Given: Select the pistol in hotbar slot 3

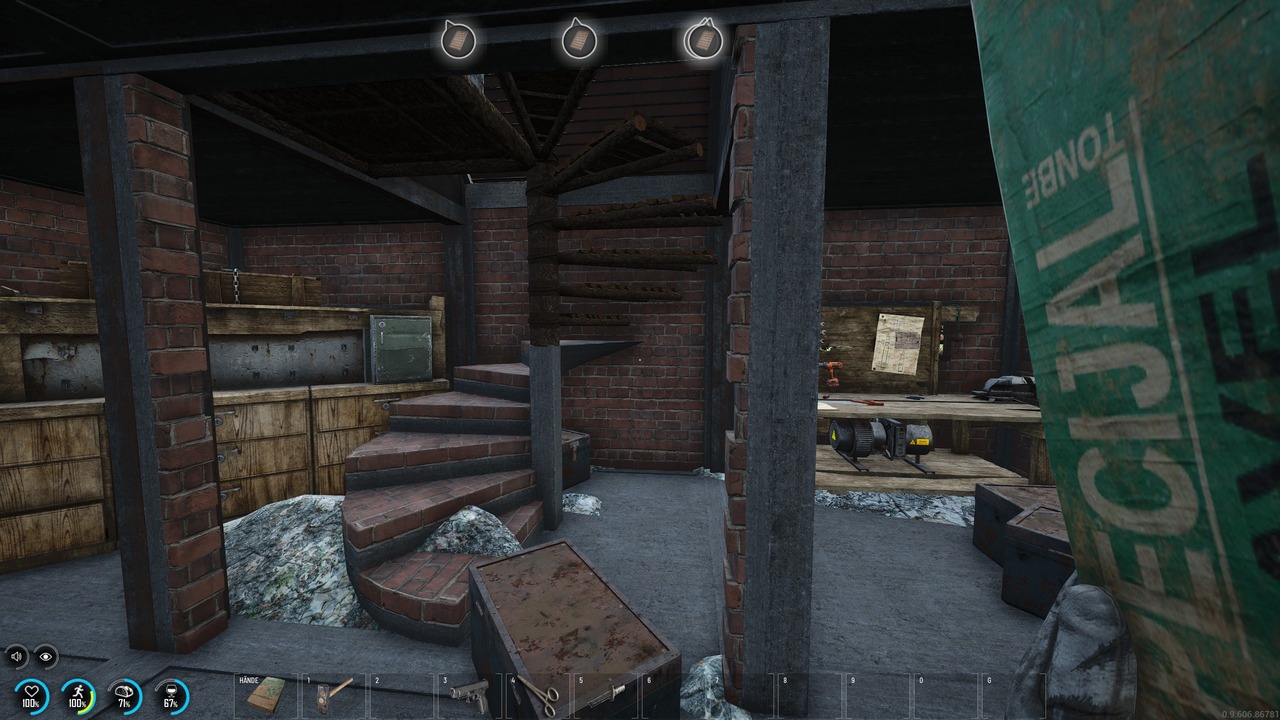Looking at the screenshot, I should 468,692.
